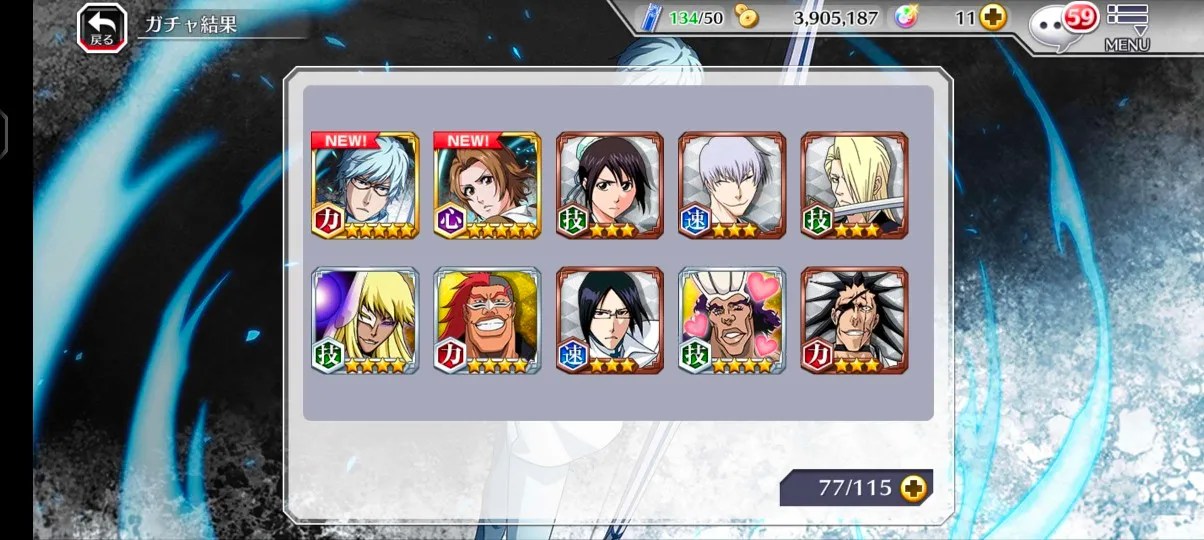1204x540 pixels.
Task: Add more spirit orbs with plus button
Action: click(x=993, y=17)
